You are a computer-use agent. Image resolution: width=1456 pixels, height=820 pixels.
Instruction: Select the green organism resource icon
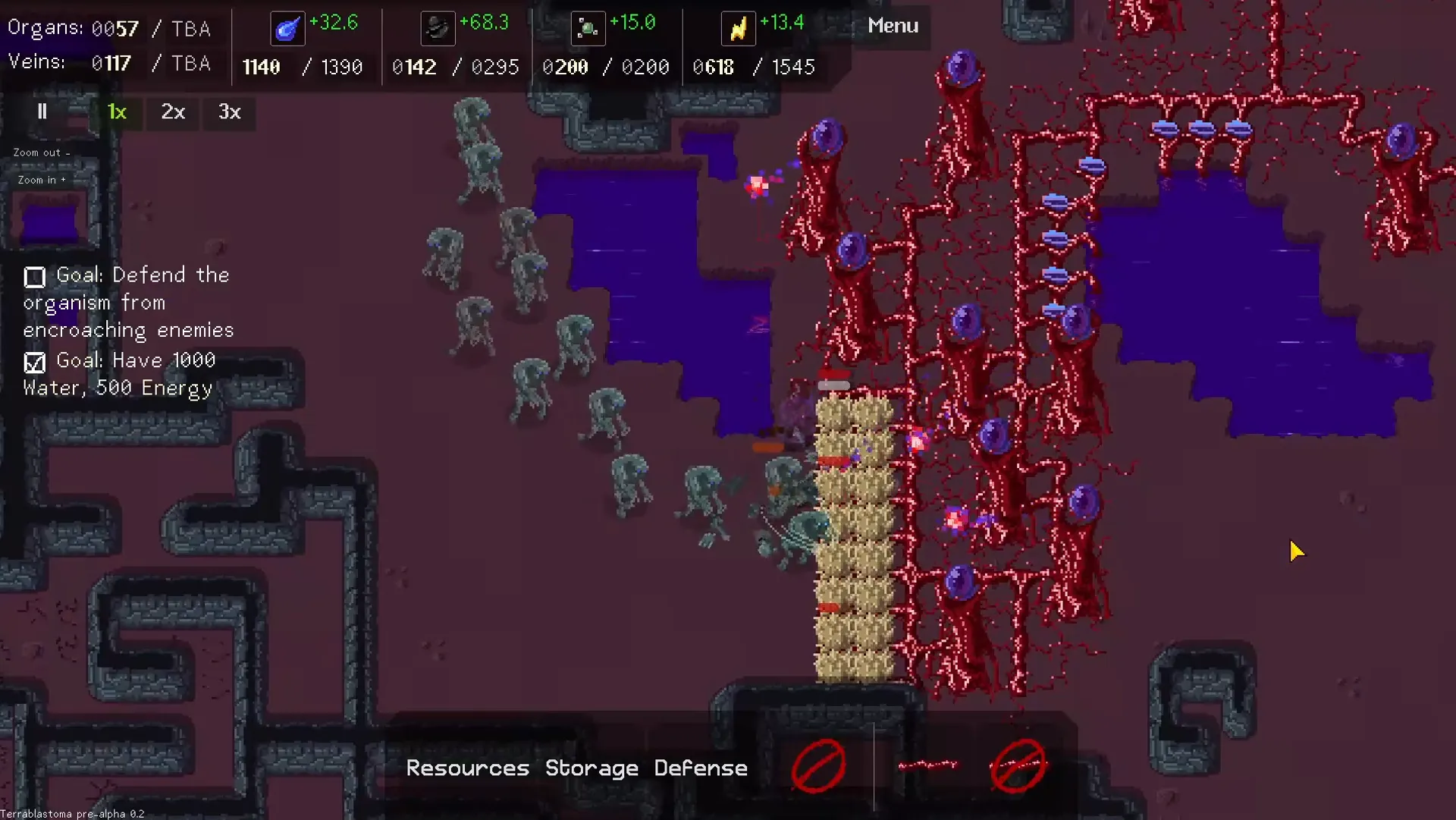pos(588,29)
